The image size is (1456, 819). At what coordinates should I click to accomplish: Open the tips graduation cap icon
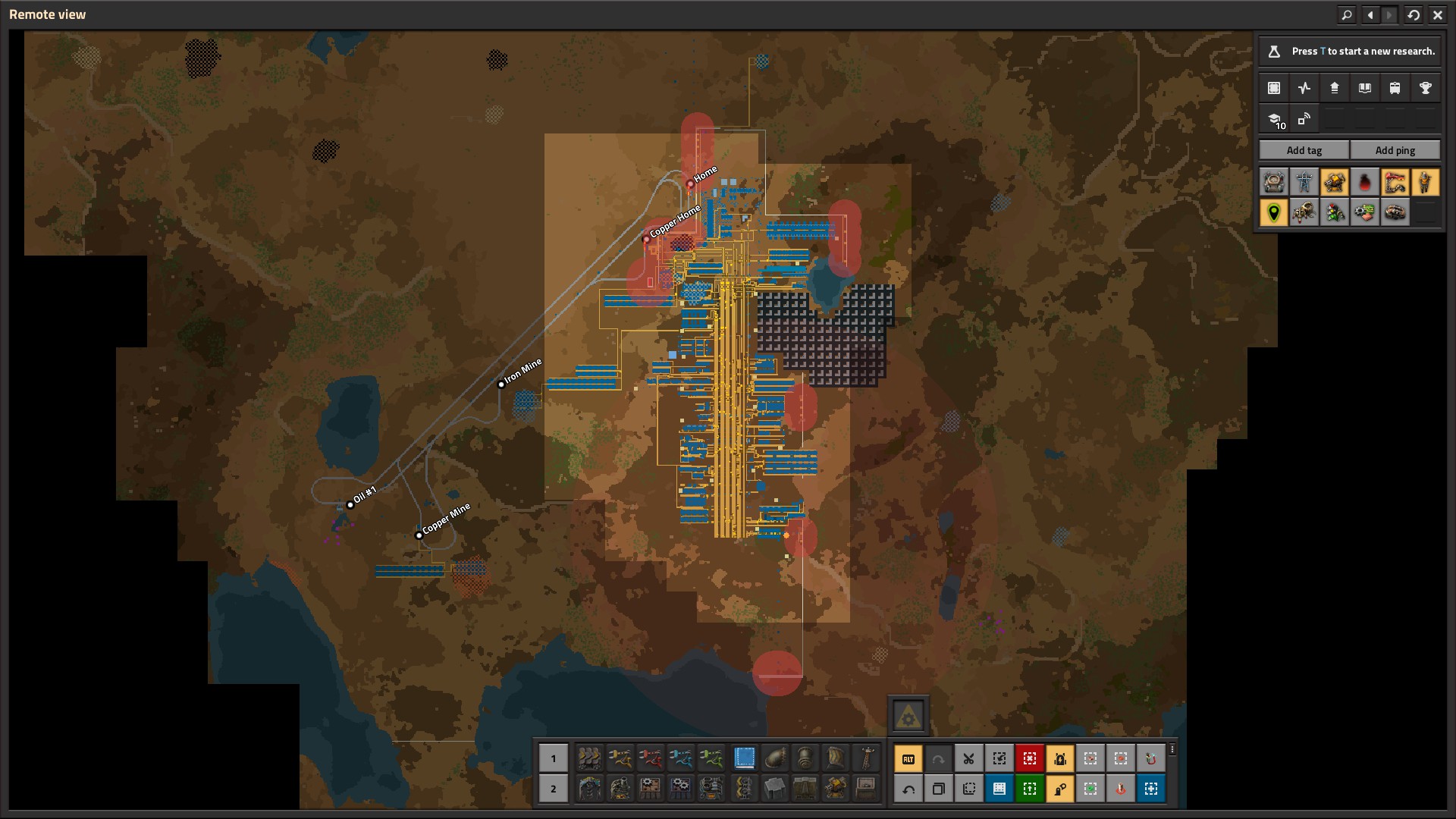pyautogui.click(x=1274, y=119)
